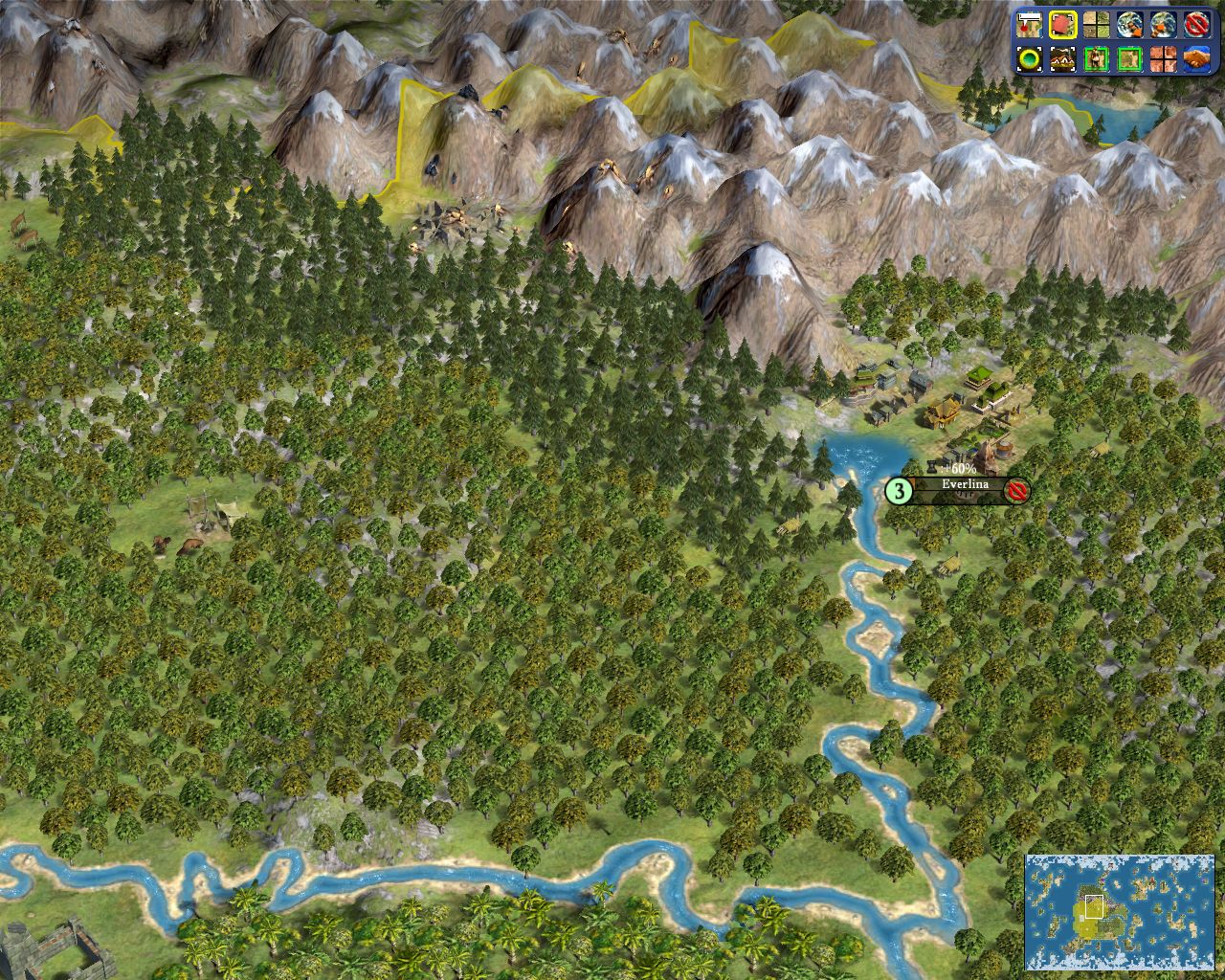Toggle the map name labels icon

pyautogui.click(x=1029, y=24)
